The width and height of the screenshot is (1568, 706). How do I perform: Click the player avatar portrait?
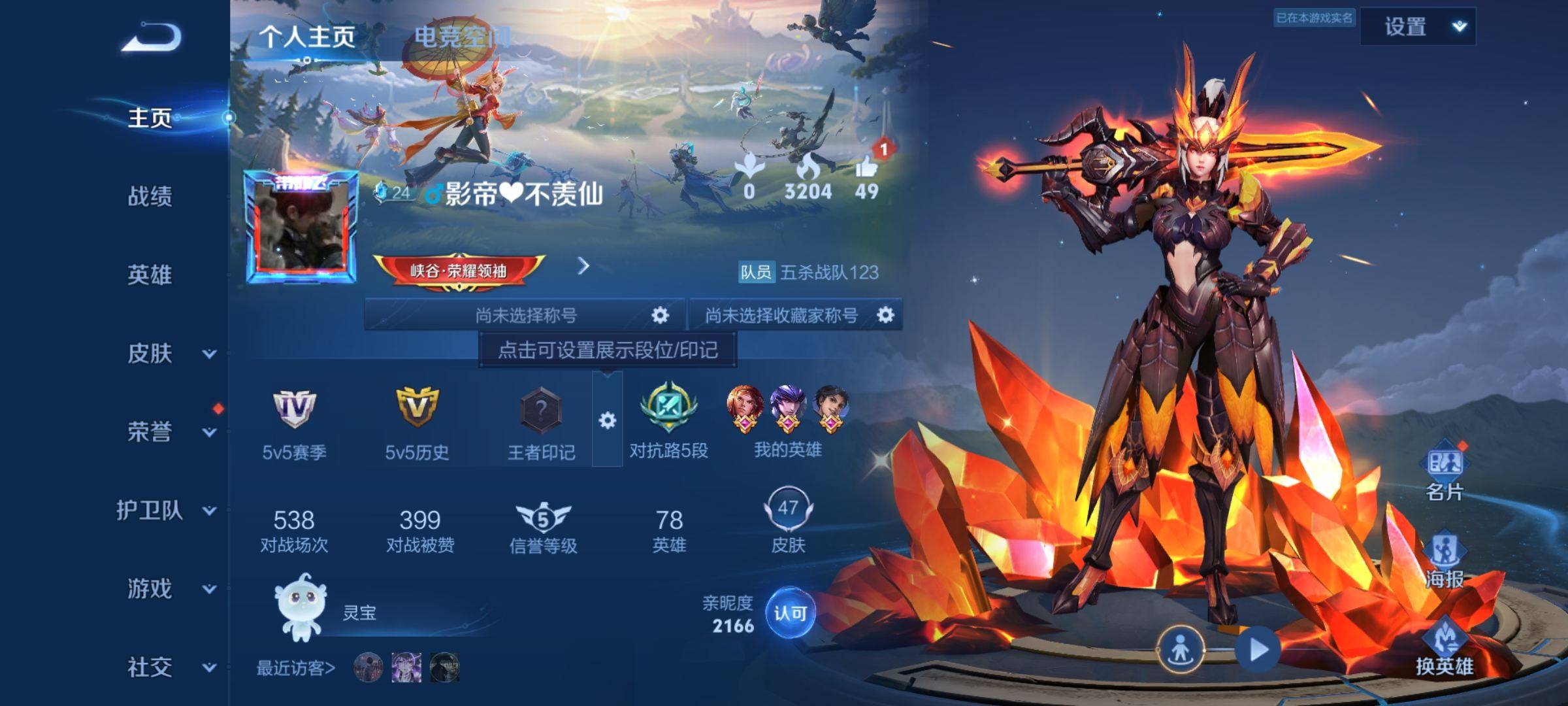click(301, 227)
